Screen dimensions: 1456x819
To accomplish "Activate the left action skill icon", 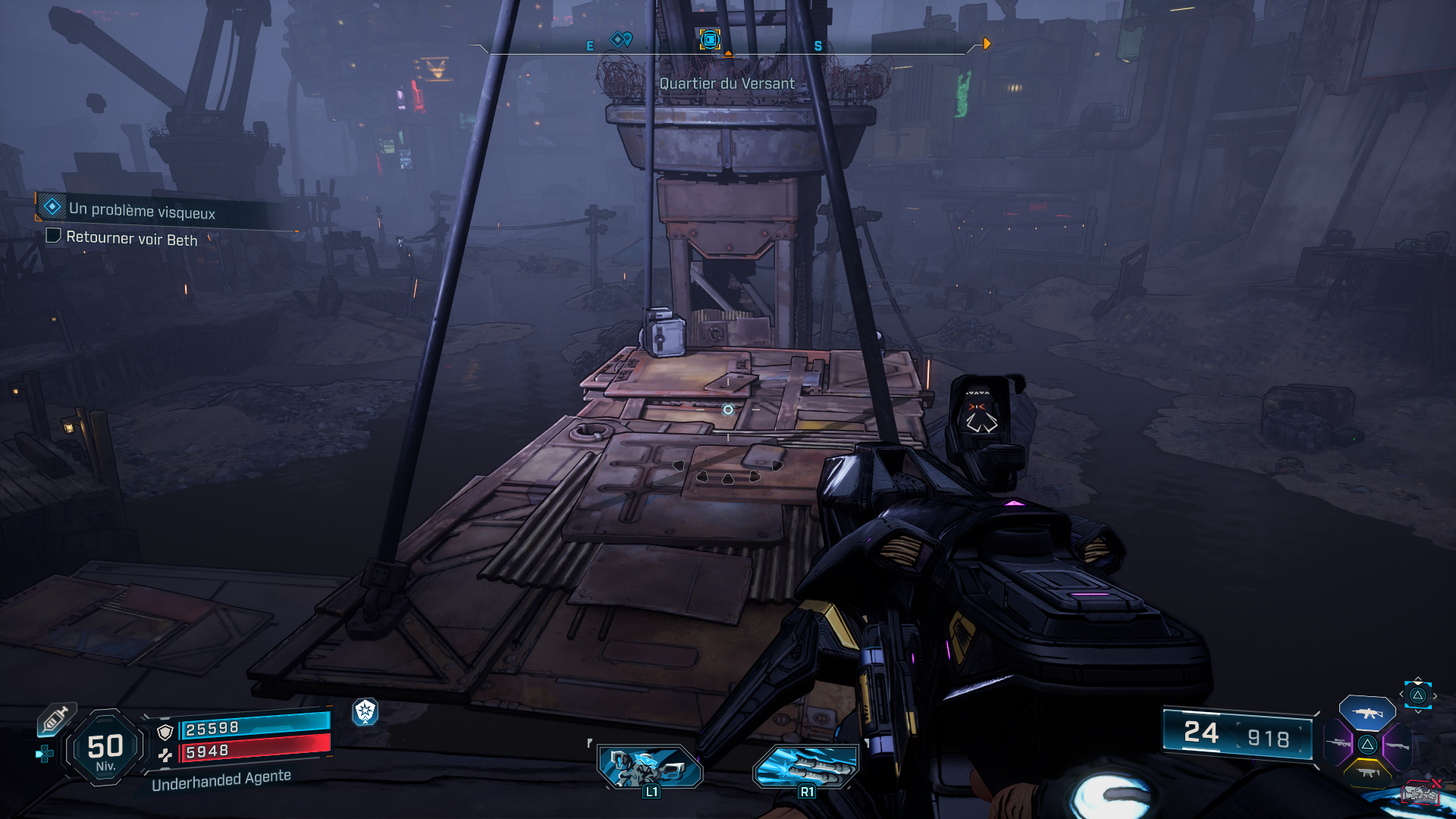I will [651, 767].
